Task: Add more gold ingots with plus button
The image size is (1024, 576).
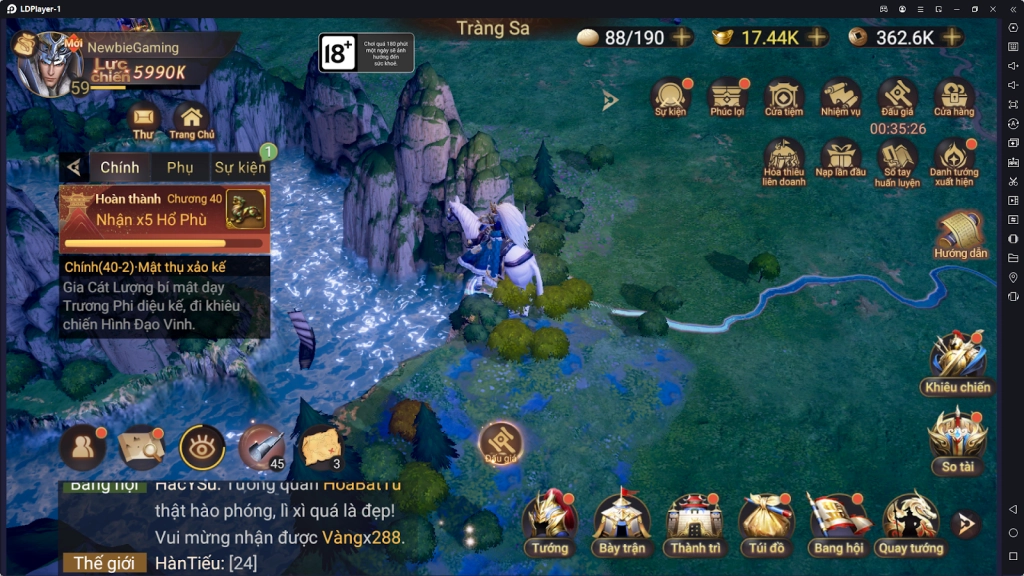Action: point(817,37)
